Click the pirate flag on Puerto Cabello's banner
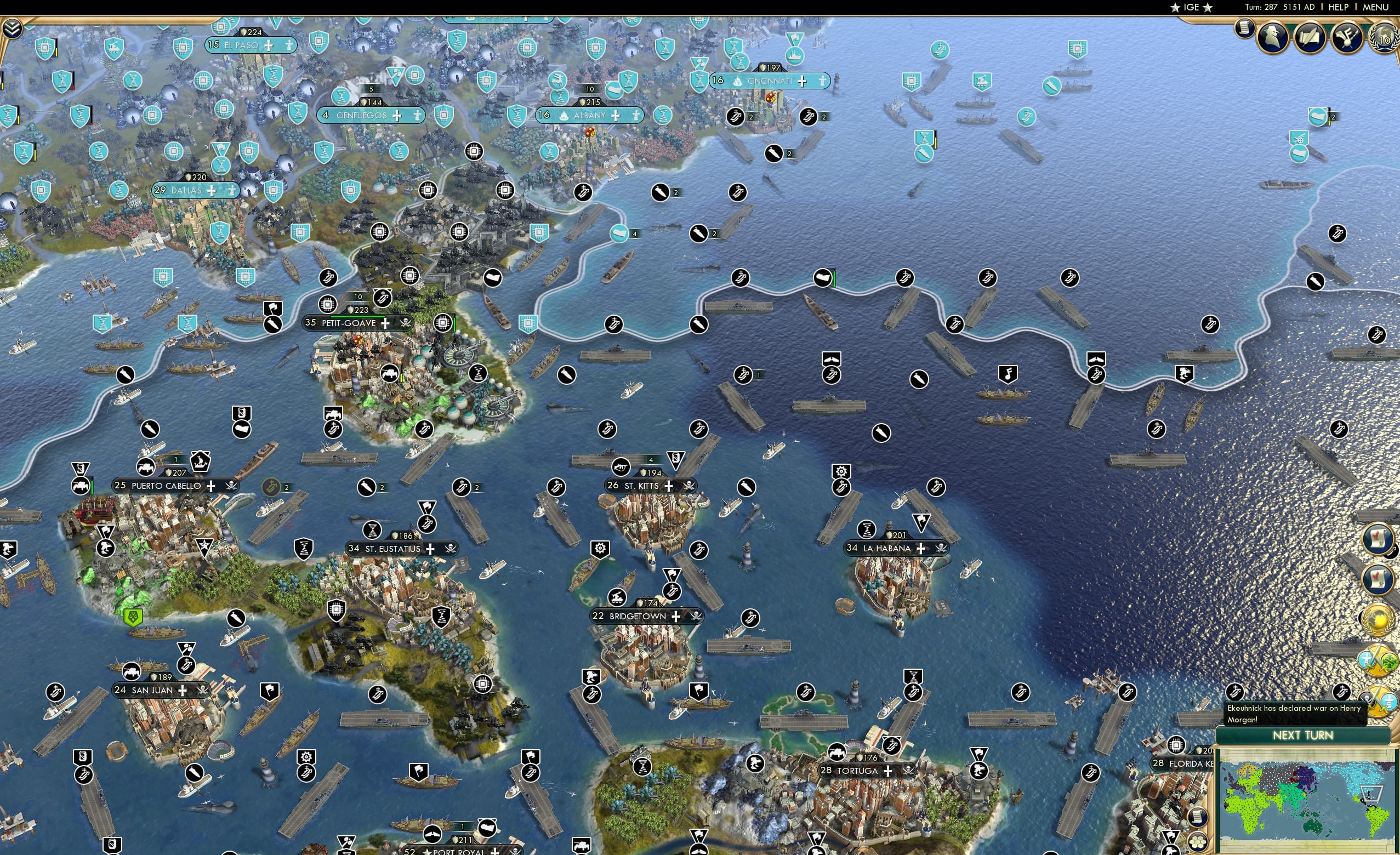 [x=233, y=486]
